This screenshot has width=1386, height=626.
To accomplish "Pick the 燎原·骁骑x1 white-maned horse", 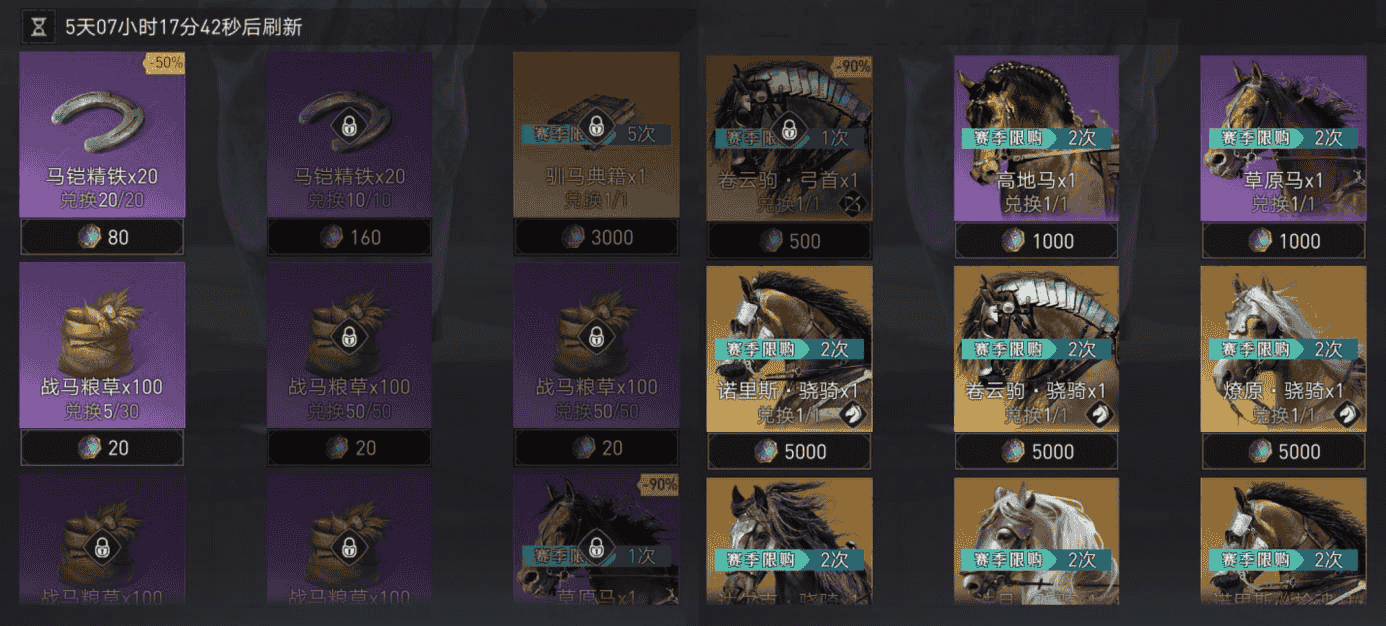I will point(1283,348).
